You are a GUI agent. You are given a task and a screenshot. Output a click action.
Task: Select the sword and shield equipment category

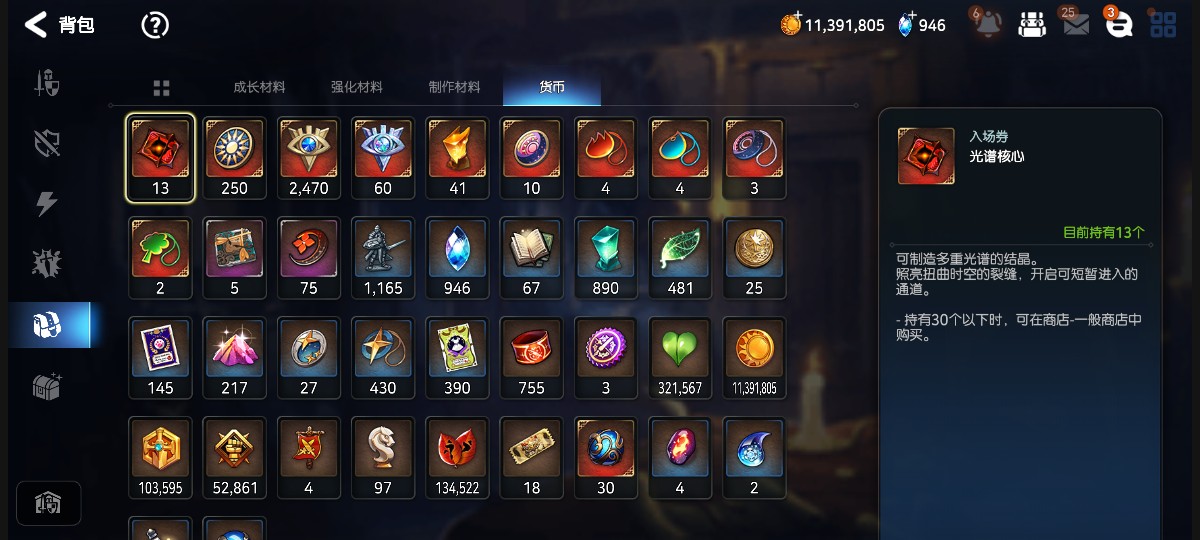[47, 83]
